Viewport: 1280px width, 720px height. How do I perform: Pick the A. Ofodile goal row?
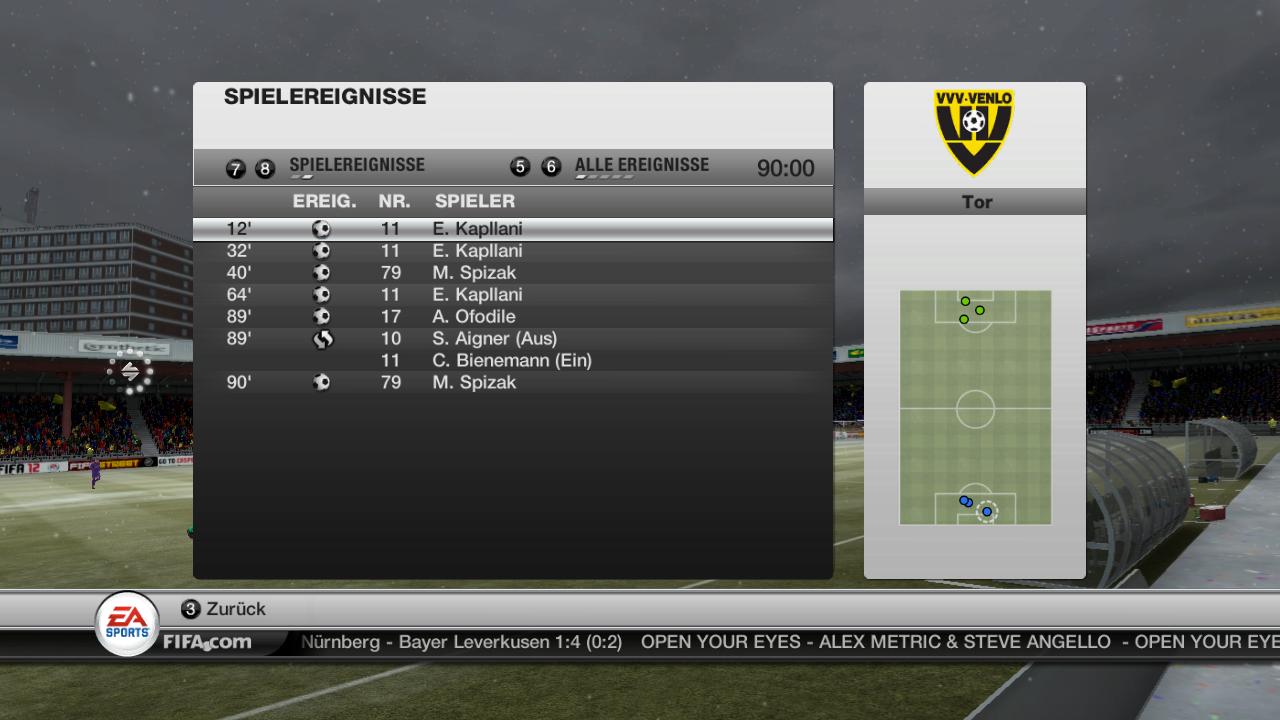coord(512,317)
